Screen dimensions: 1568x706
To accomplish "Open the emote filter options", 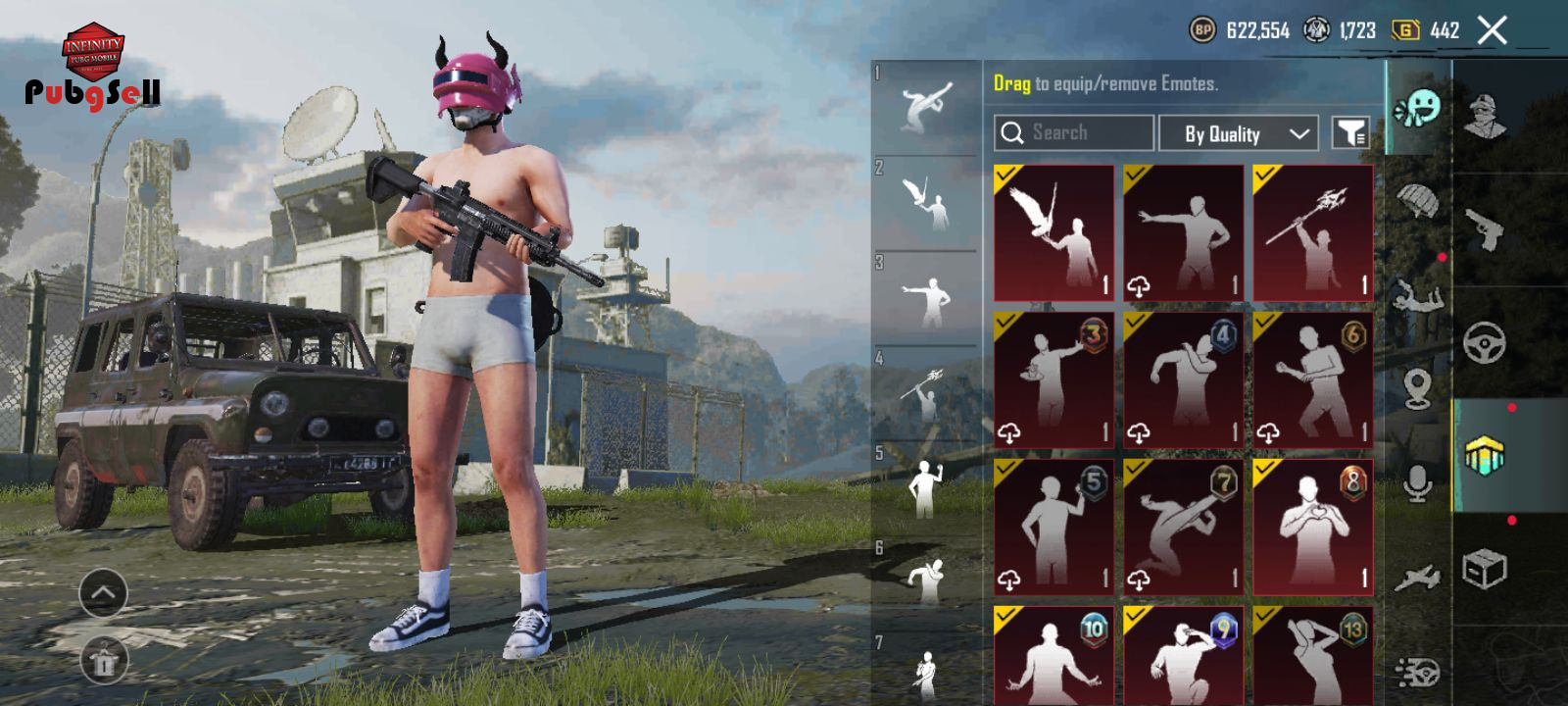I will click(x=1349, y=133).
